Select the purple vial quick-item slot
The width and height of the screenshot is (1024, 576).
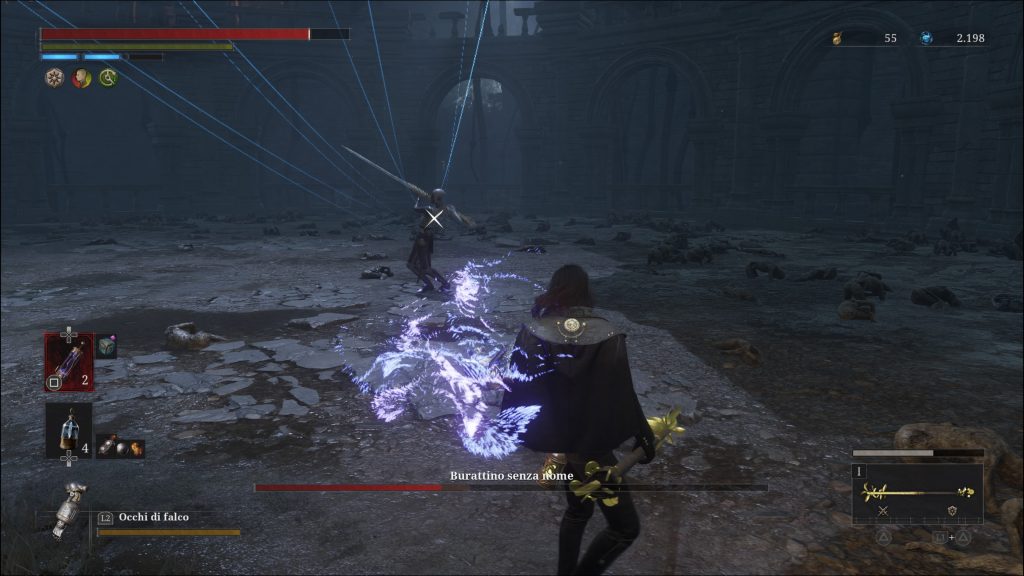click(x=68, y=361)
